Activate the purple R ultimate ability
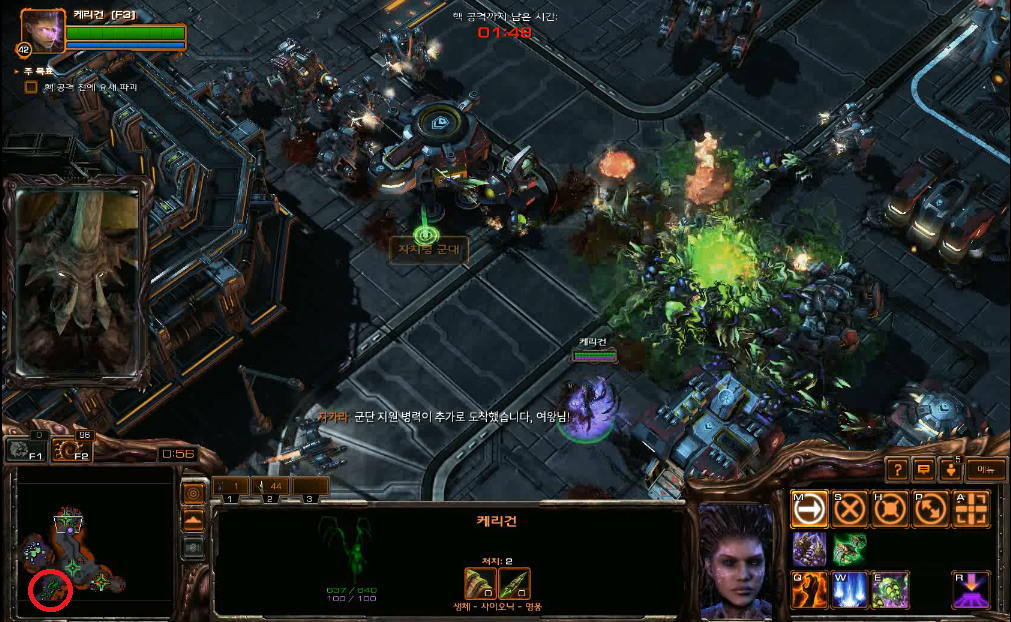Viewport: 1011px width, 622px height. 972,590
